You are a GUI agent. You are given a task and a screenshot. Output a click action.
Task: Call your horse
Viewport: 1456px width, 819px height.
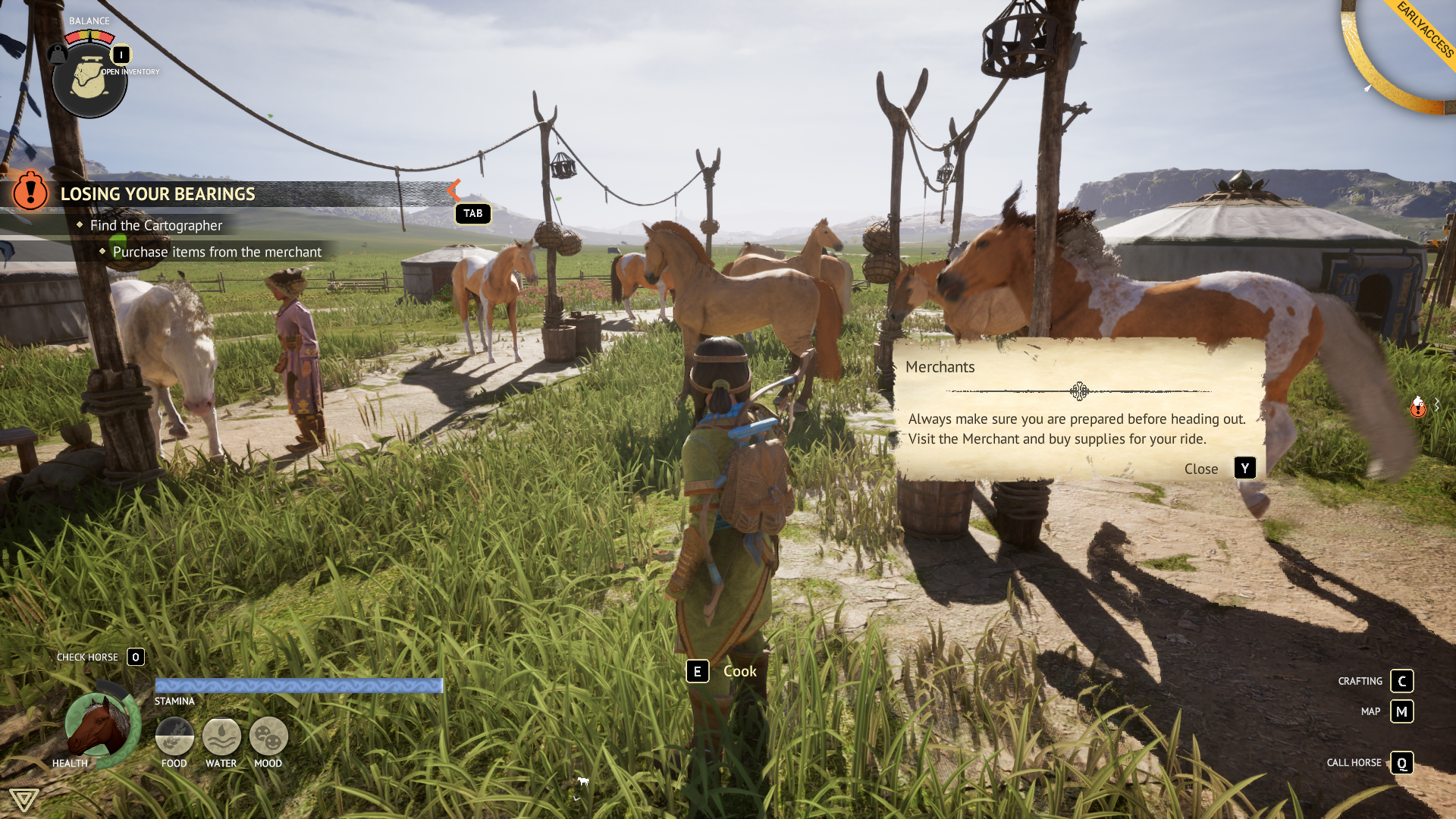[x=1401, y=763]
